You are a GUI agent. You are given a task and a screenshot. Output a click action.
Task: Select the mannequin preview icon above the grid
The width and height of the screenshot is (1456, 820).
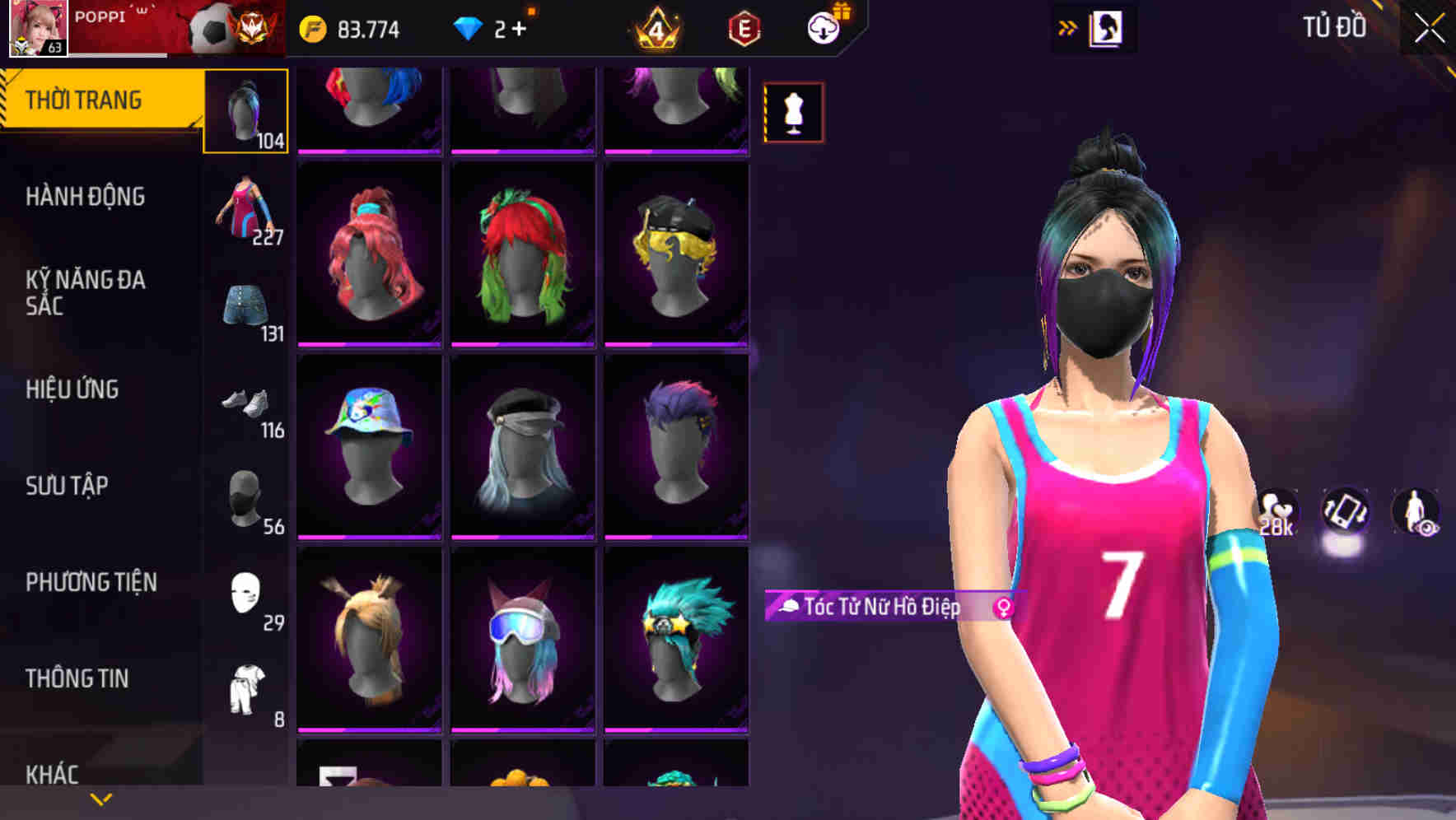(x=793, y=112)
